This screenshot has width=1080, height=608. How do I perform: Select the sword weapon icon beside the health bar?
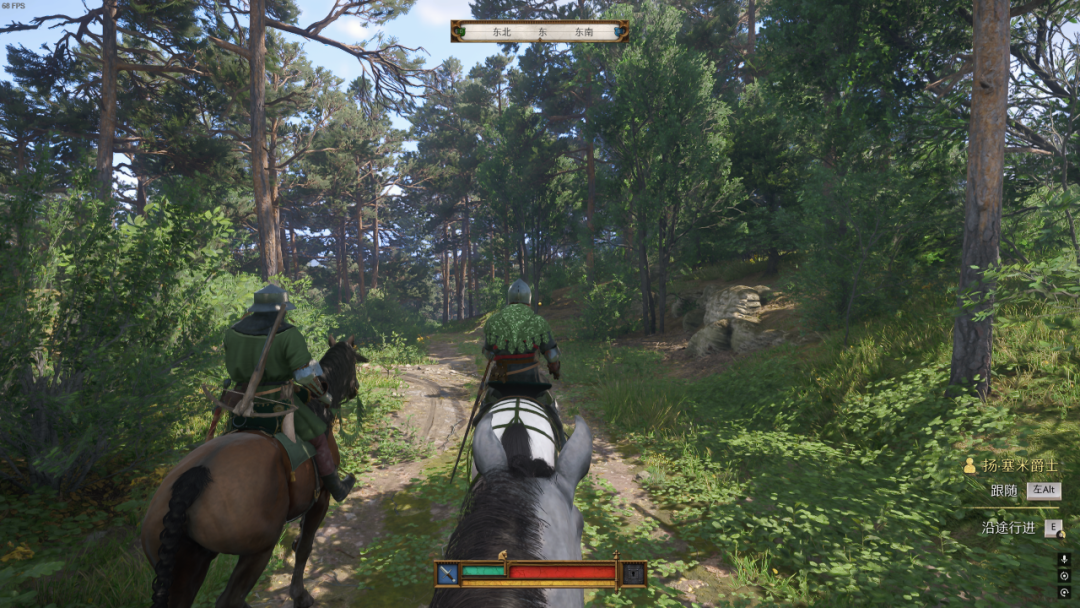pos(447,573)
